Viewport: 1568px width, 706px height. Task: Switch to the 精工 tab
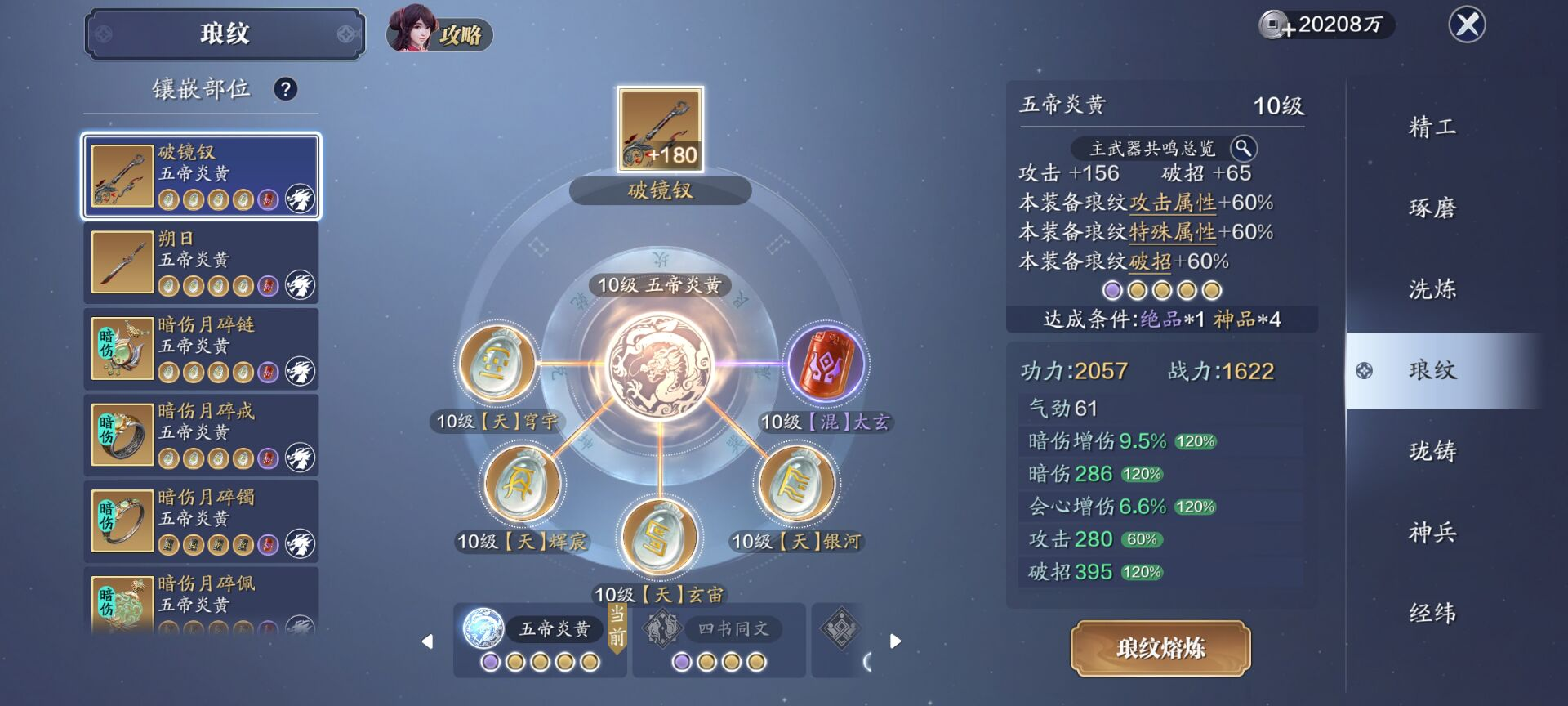(x=1432, y=127)
